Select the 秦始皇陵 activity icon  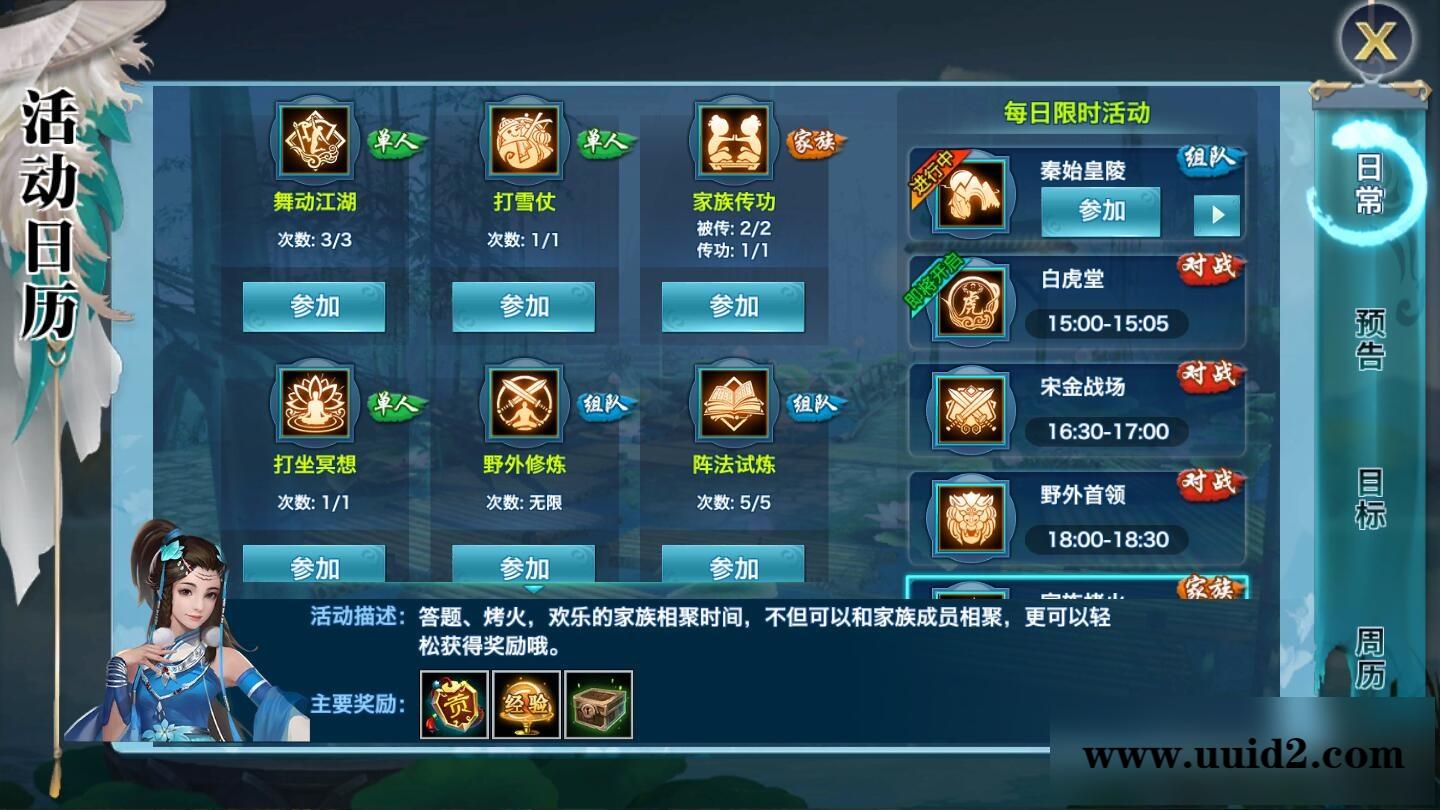coord(968,193)
